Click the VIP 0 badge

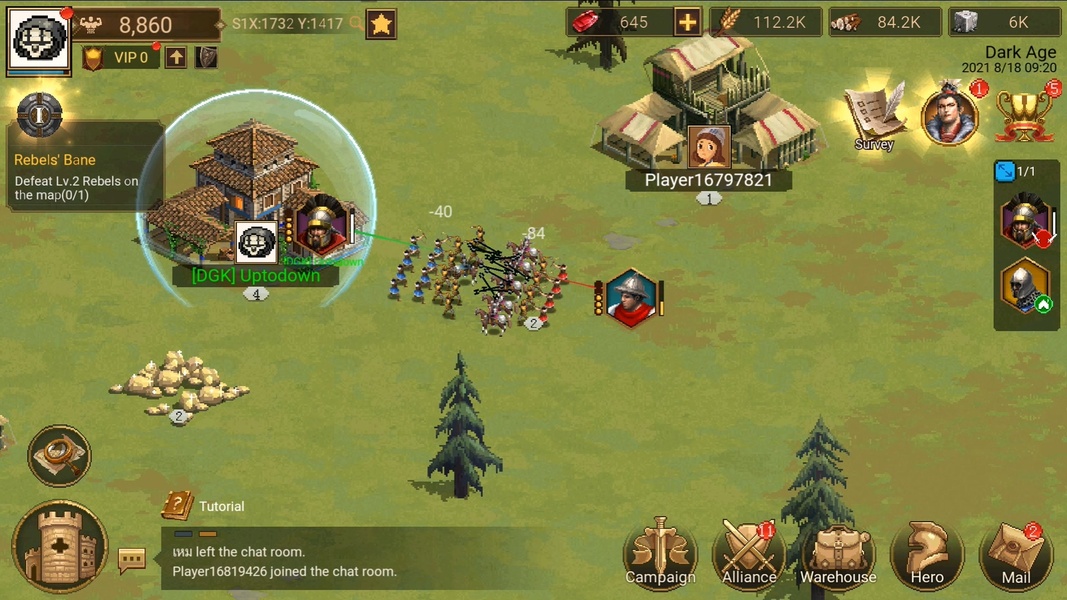coord(120,58)
